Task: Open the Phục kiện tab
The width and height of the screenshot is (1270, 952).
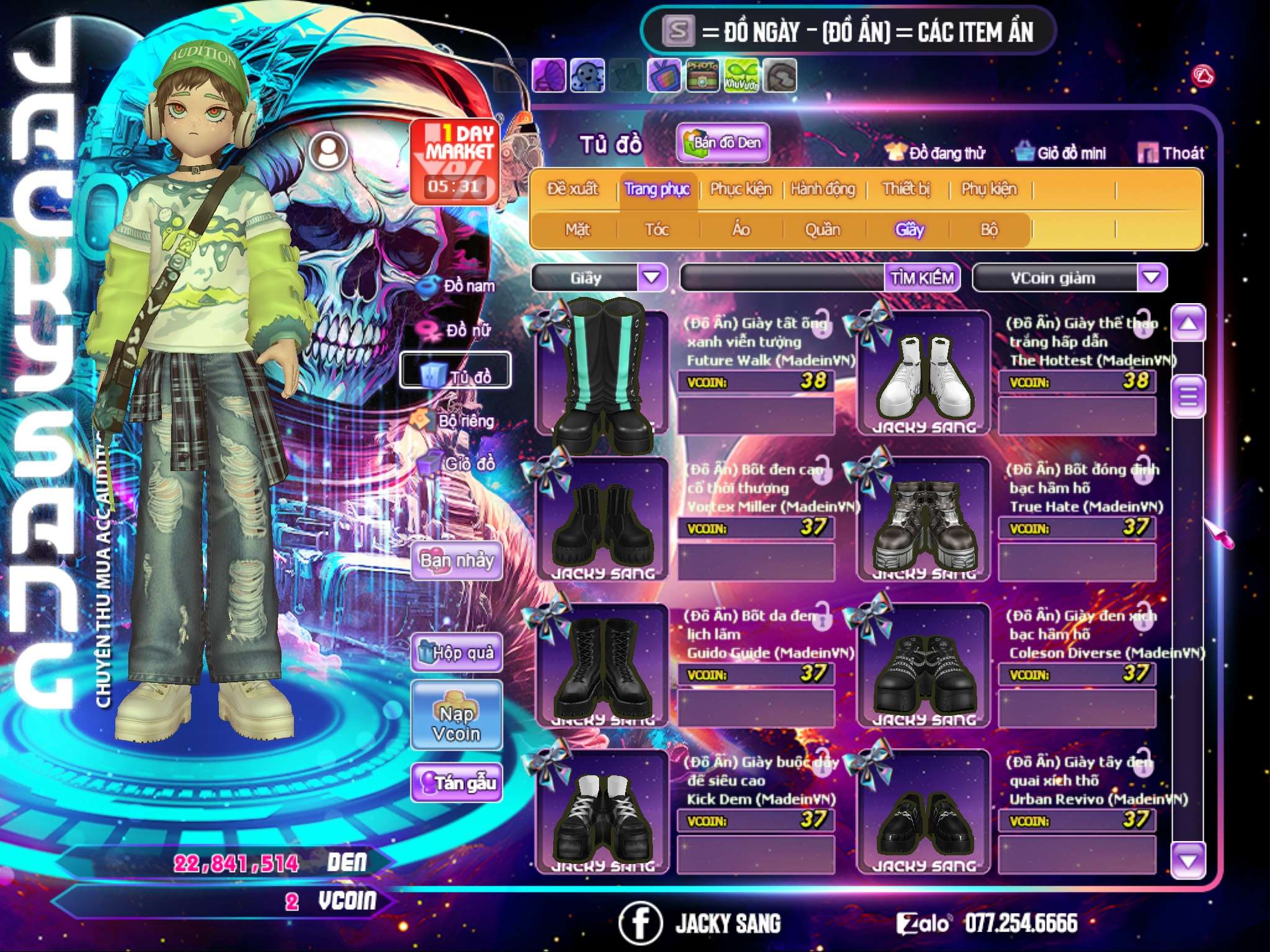Action: (x=740, y=189)
